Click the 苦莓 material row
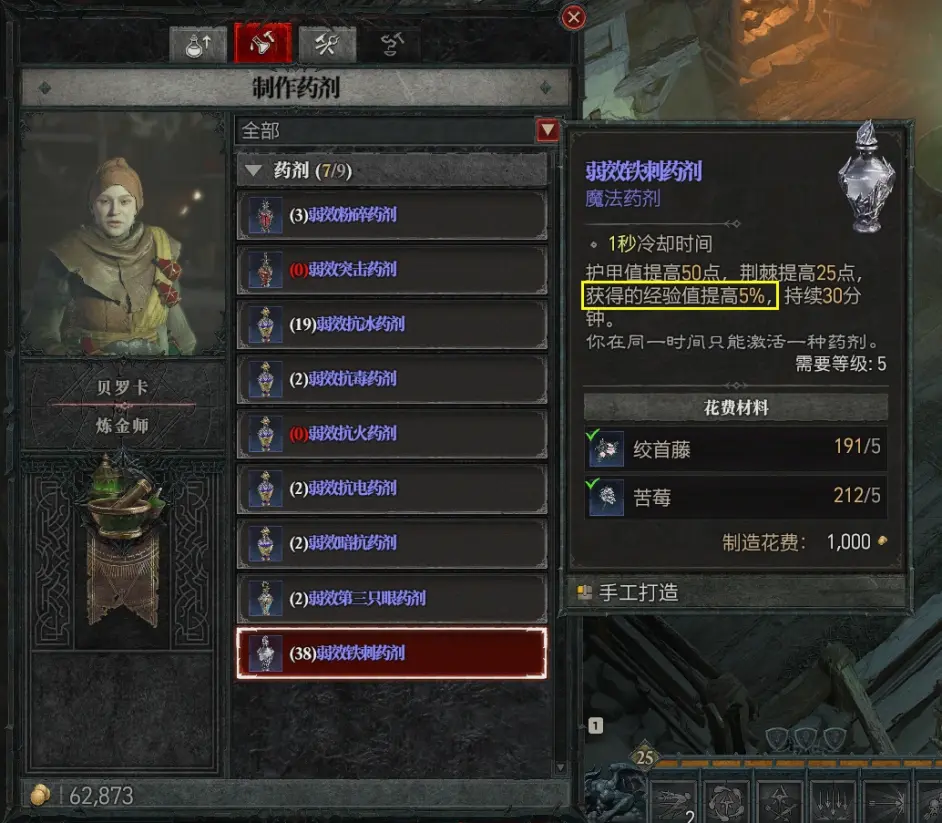This screenshot has height=823, width=942. click(x=735, y=497)
